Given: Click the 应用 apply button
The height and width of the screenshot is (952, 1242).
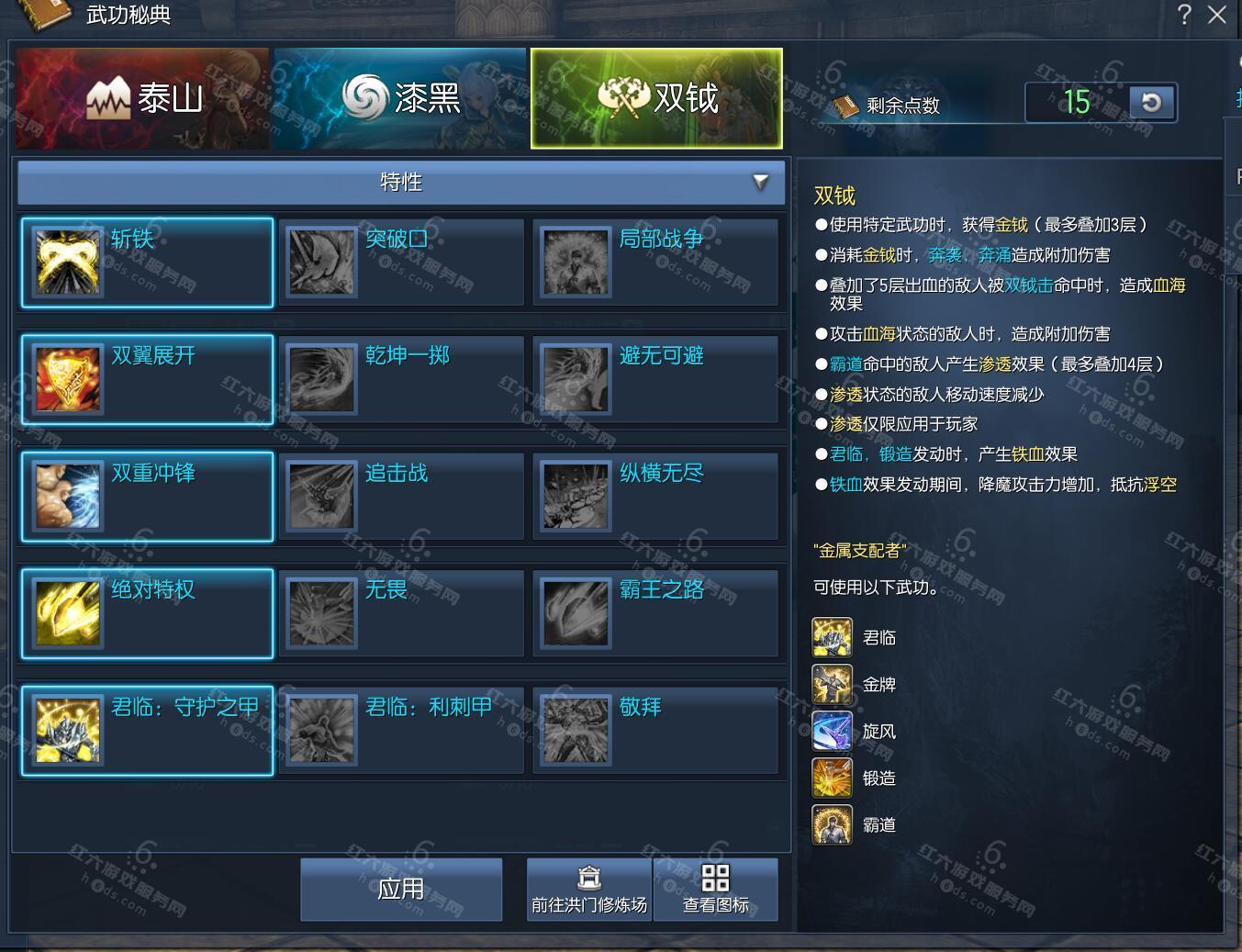Looking at the screenshot, I should (x=401, y=889).
